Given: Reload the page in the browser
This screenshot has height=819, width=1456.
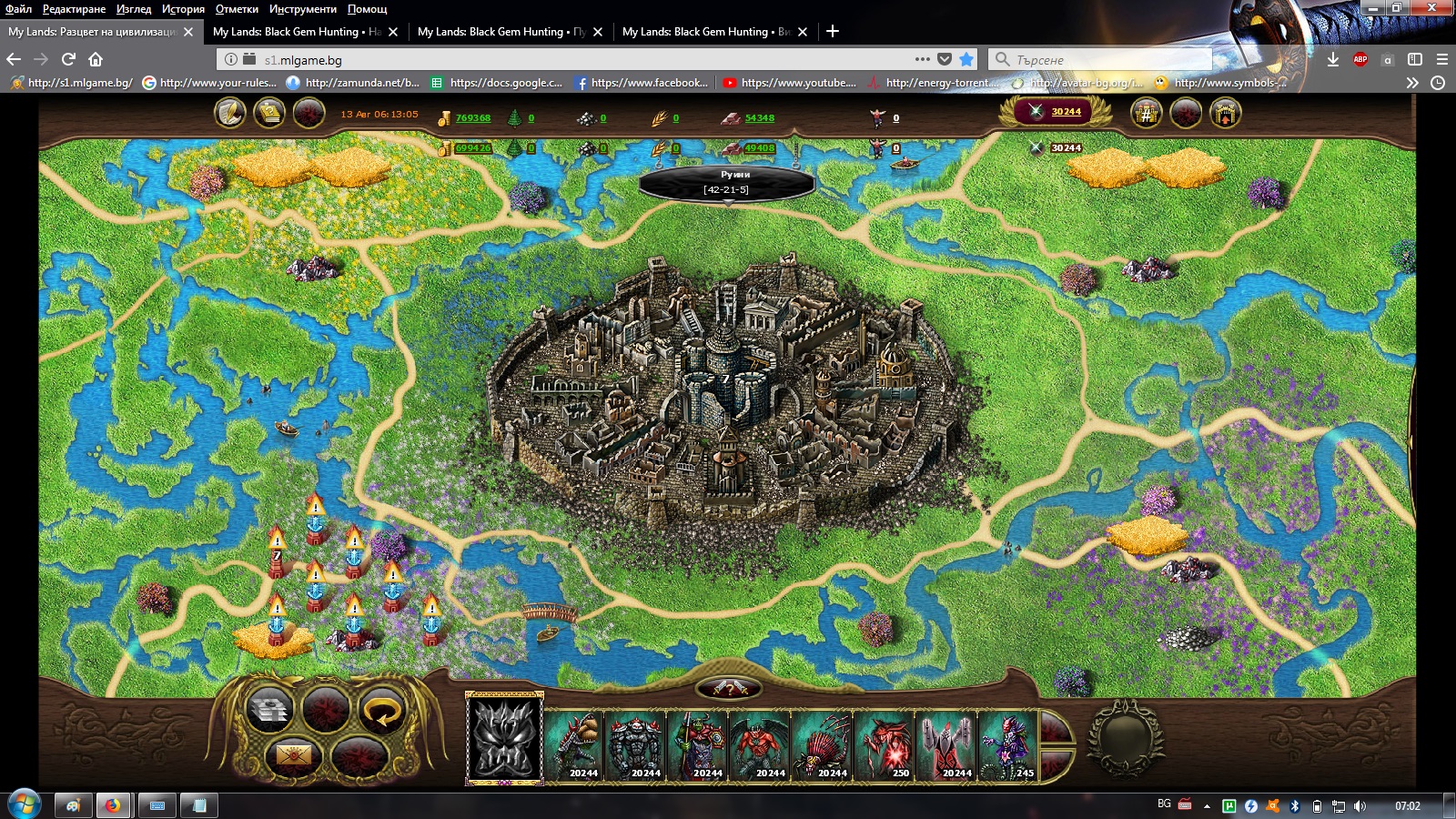Looking at the screenshot, I should click(68, 59).
